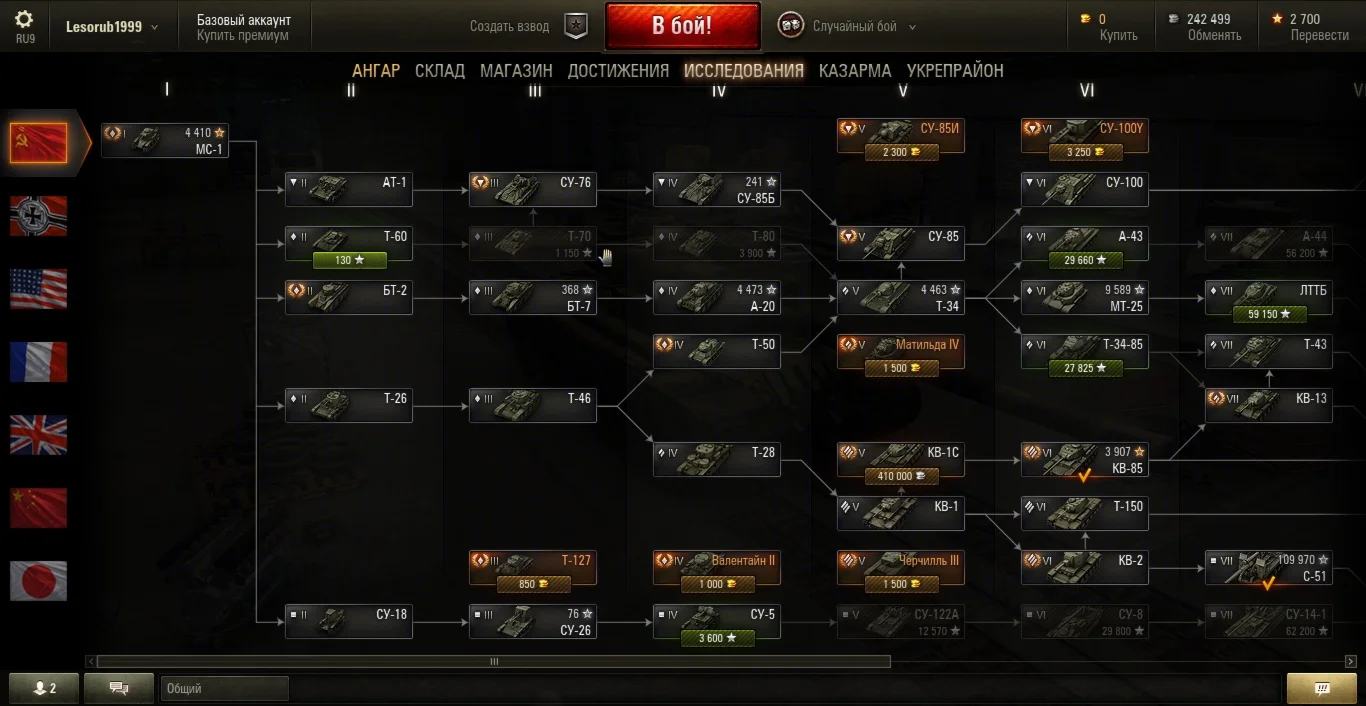
Task: Buy gold via the Купить link
Action: click(x=1118, y=35)
